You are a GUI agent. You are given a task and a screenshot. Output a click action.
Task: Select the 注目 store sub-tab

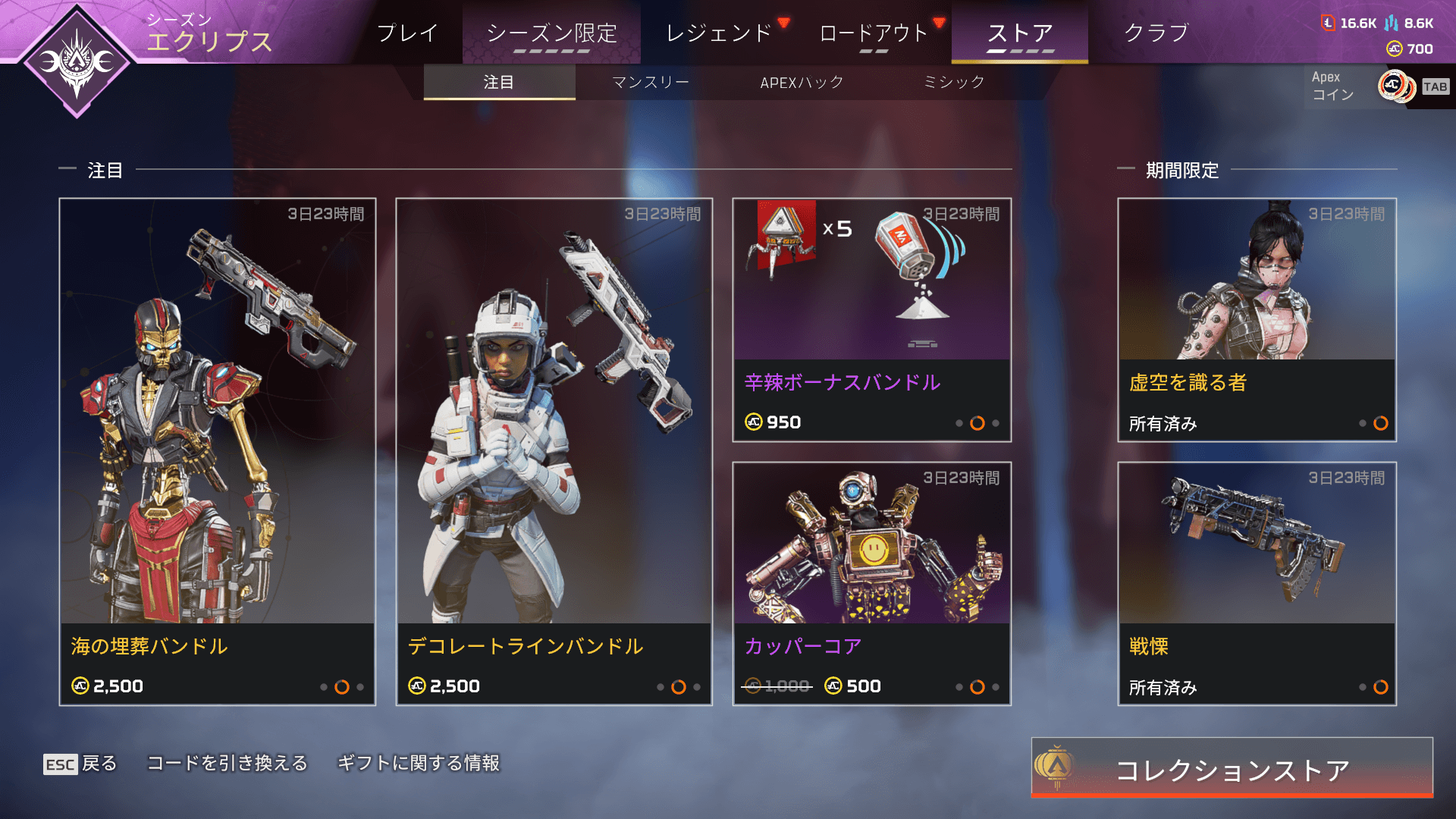(499, 82)
